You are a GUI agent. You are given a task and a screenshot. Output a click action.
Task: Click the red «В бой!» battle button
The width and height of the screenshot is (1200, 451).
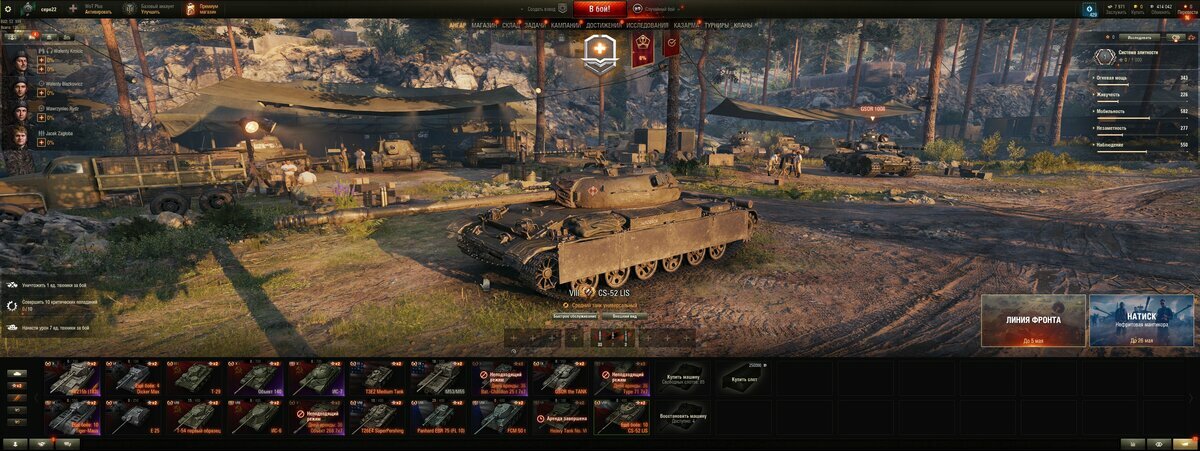pos(600,9)
